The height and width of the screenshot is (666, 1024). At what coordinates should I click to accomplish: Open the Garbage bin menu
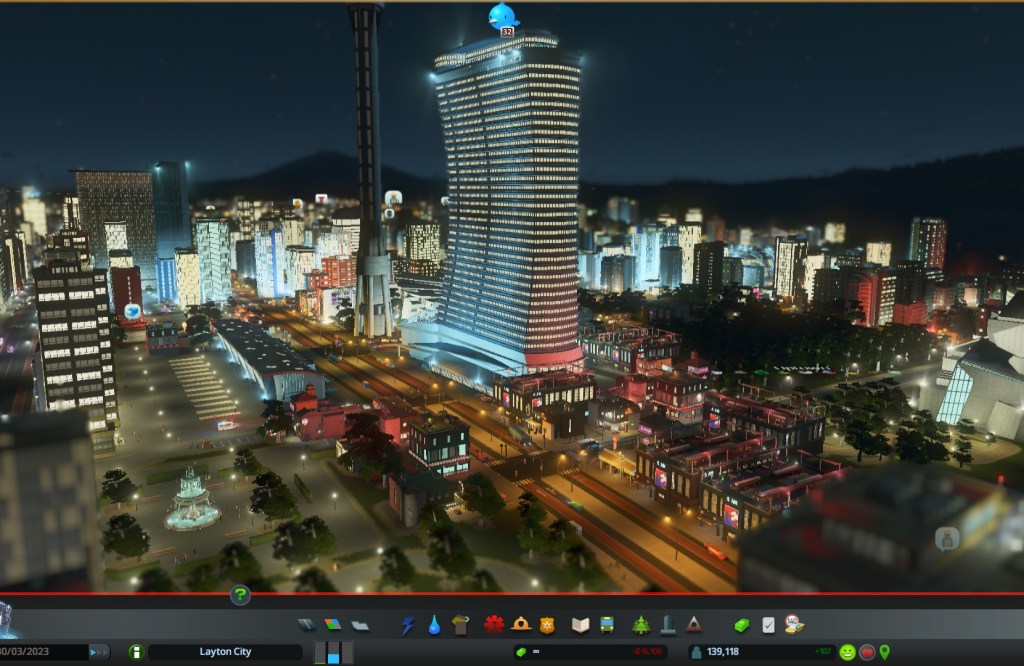460,625
